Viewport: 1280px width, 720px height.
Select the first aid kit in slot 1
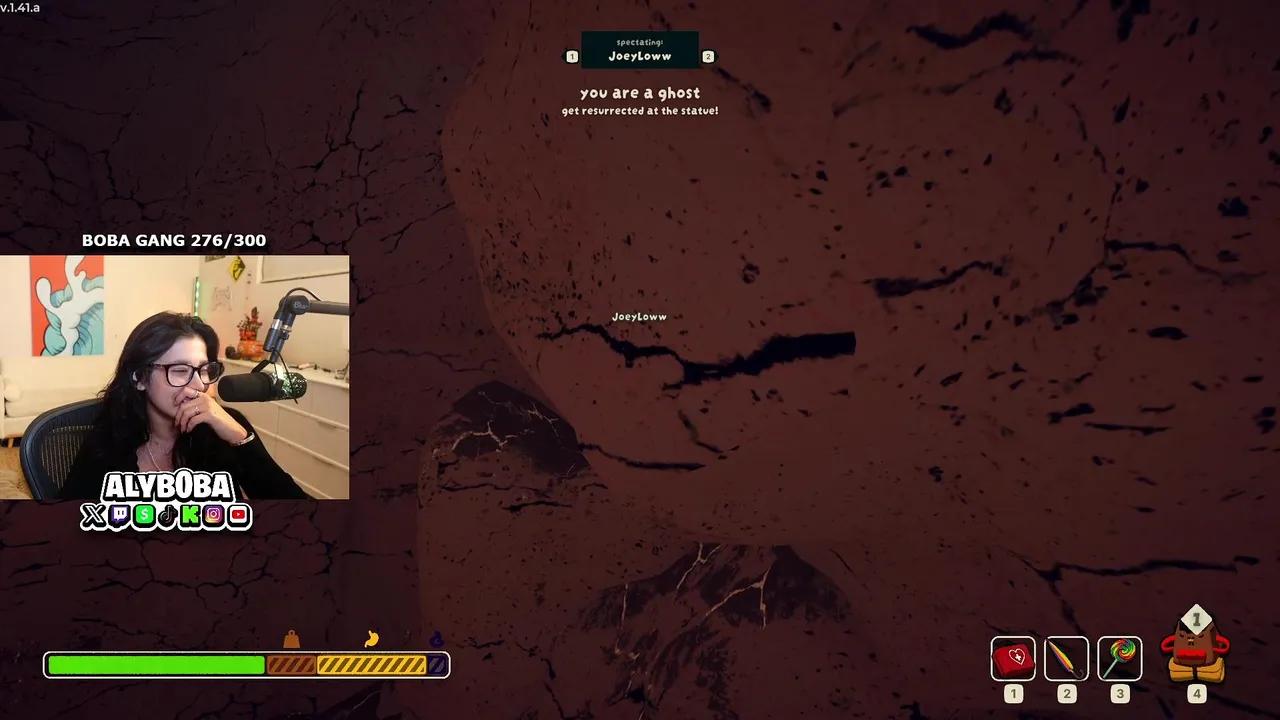pos(1013,657)
